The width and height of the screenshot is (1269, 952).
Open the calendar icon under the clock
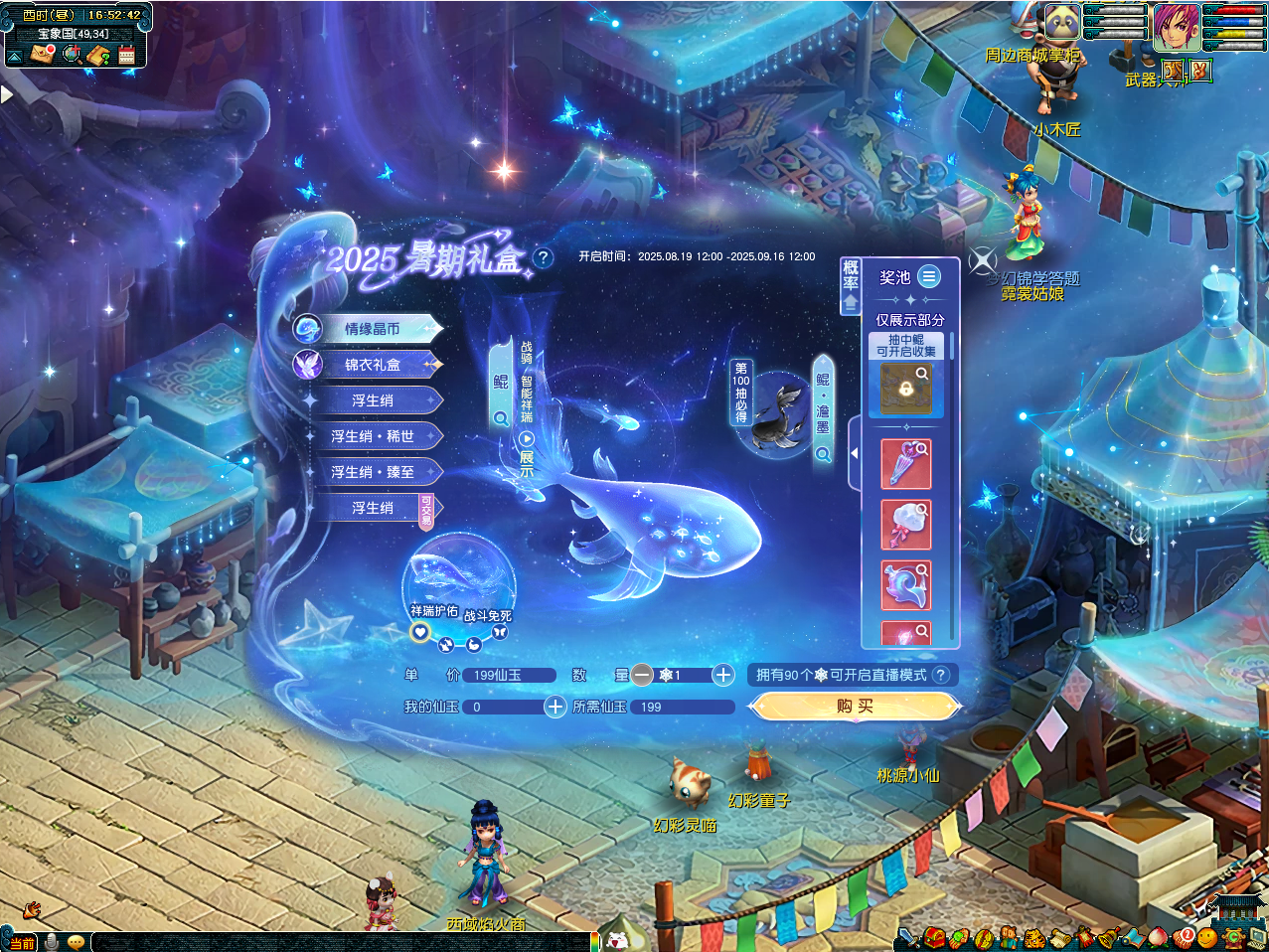(126, 55)
